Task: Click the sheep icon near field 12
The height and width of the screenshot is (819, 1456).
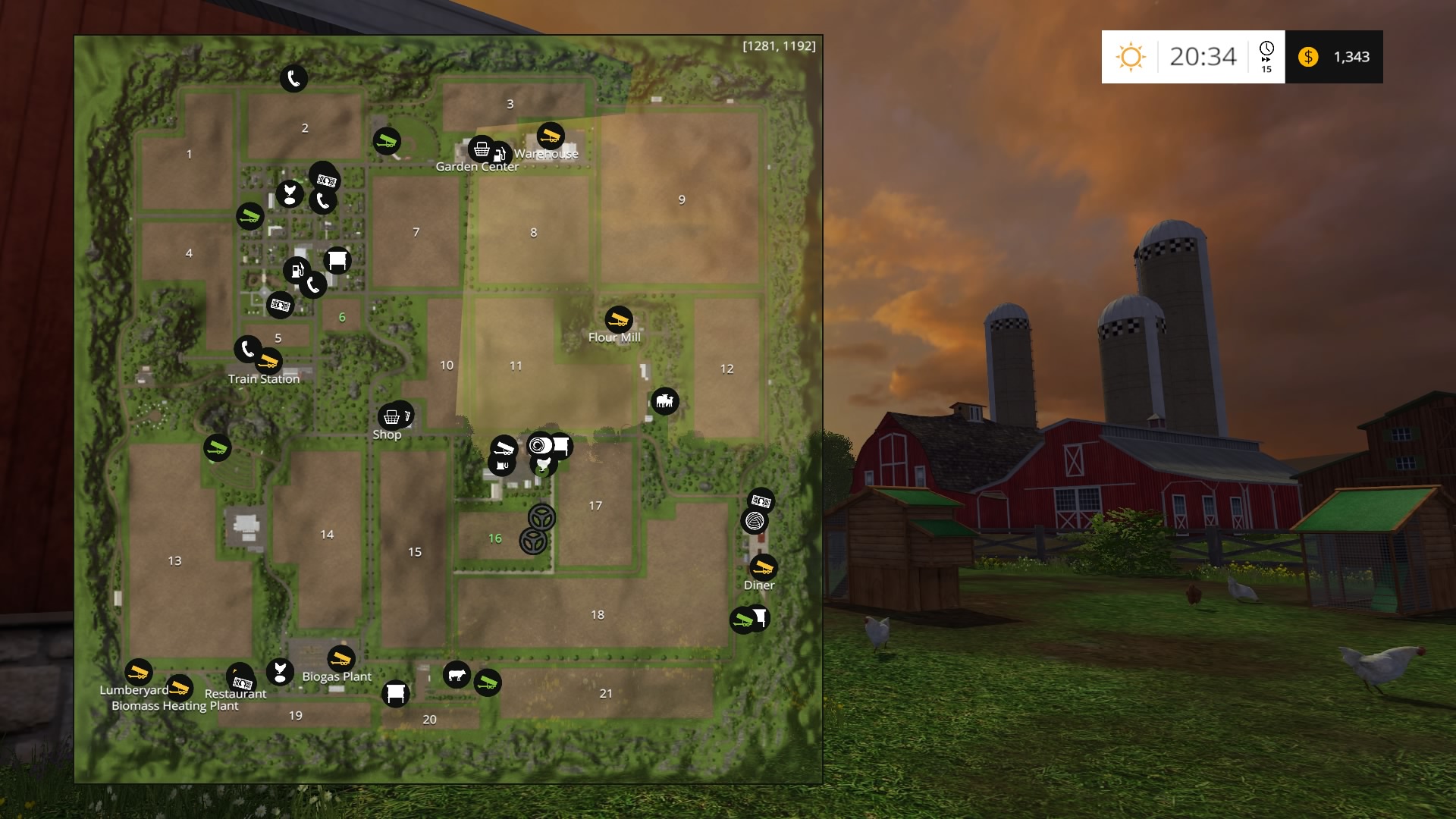Action: [665, 402]
